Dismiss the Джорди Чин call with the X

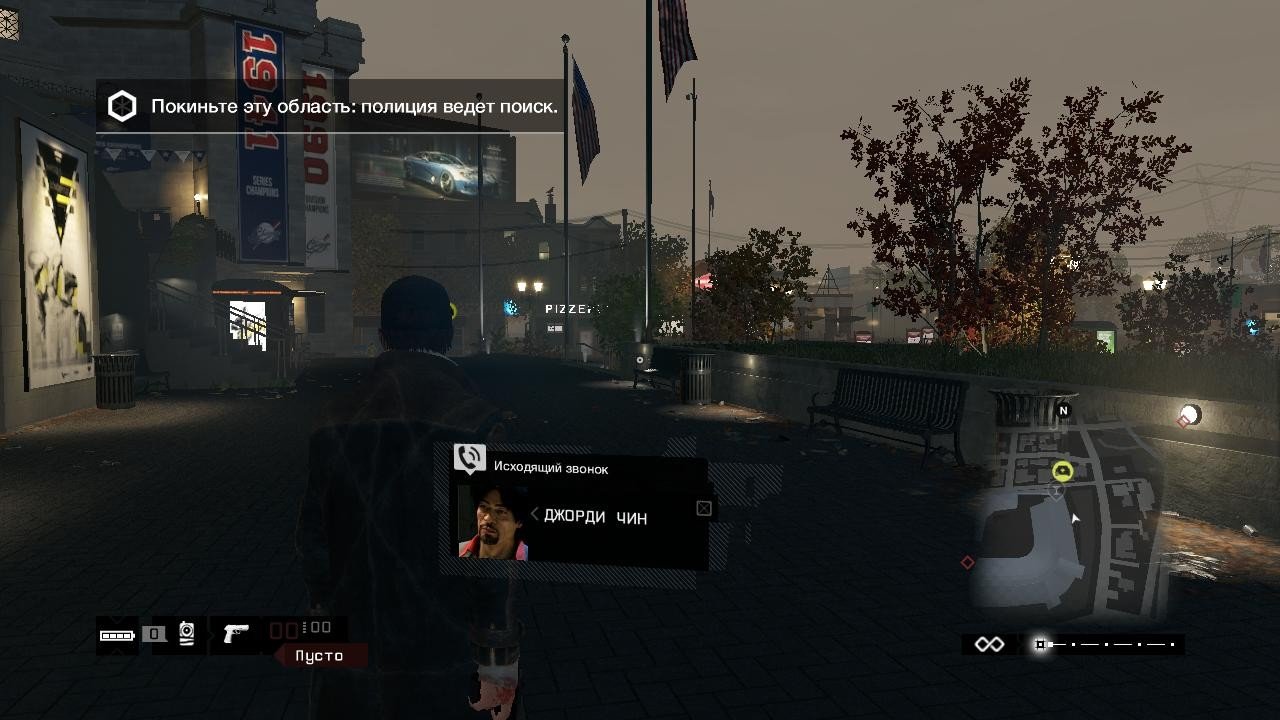click(x=702, y=508)
